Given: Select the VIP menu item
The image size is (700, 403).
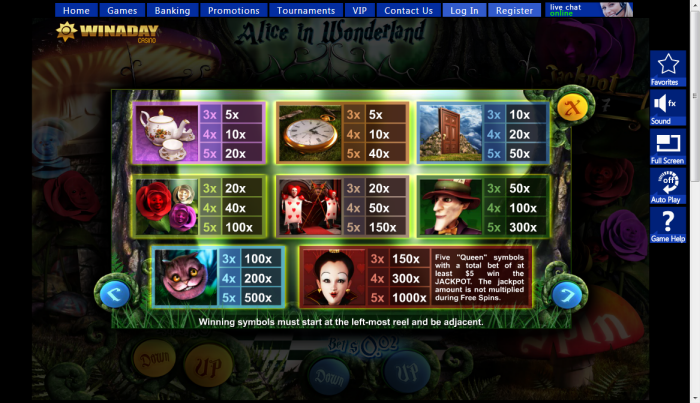Looking at the screenshot, I should click(x=360, y=11).
